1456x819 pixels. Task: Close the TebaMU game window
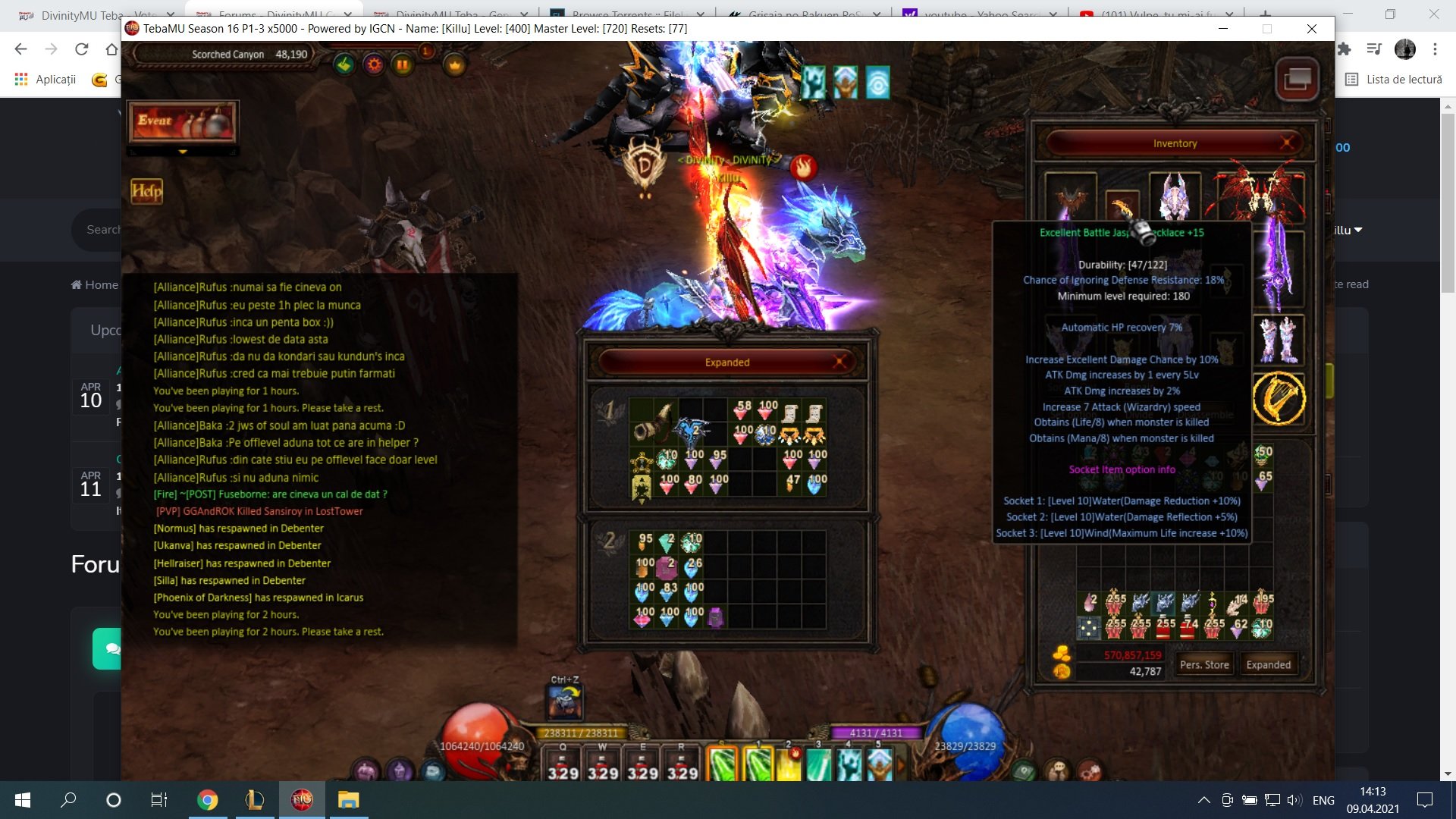coord(1312,29)
